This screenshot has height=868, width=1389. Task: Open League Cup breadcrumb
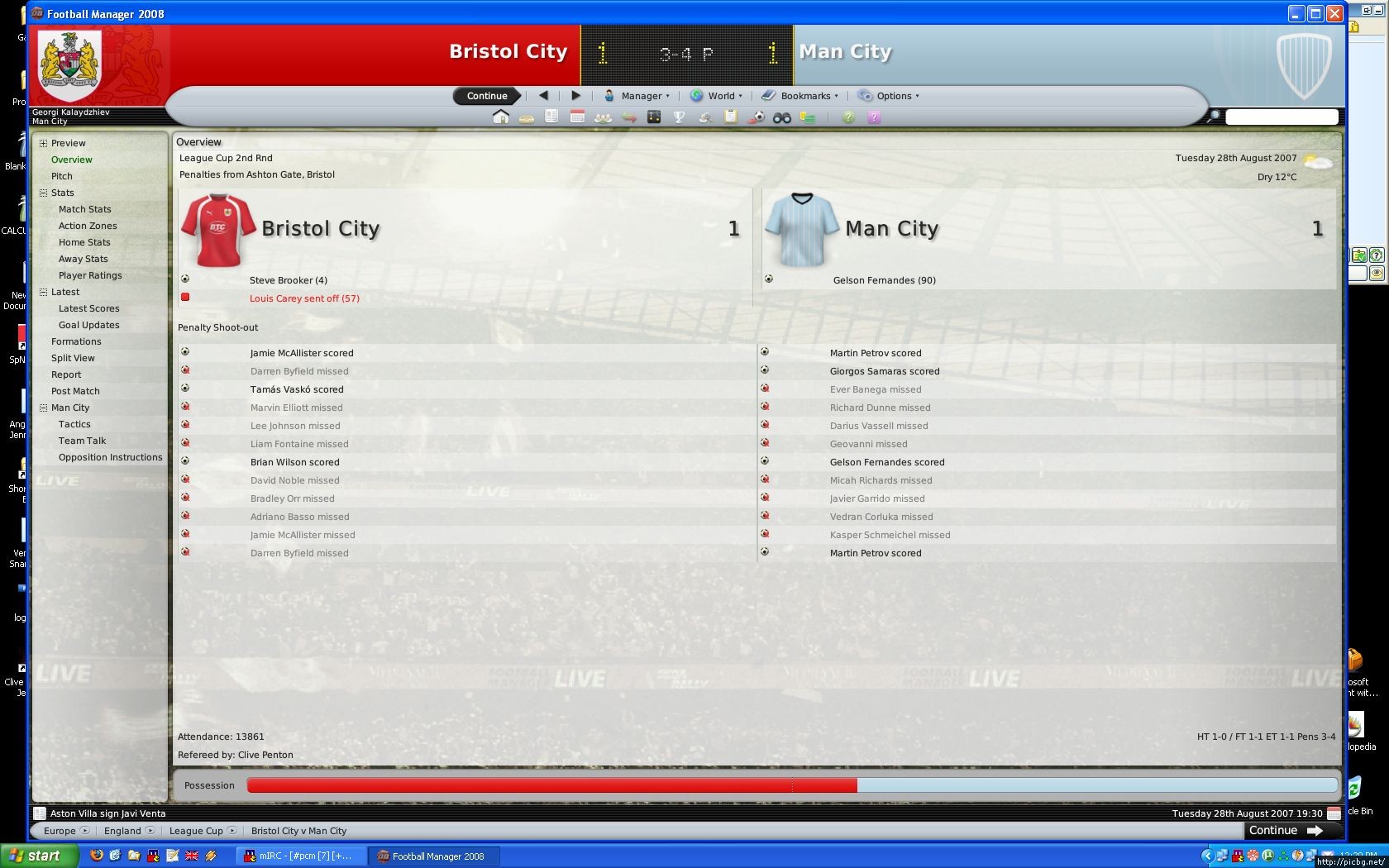(x=196, y=831)
